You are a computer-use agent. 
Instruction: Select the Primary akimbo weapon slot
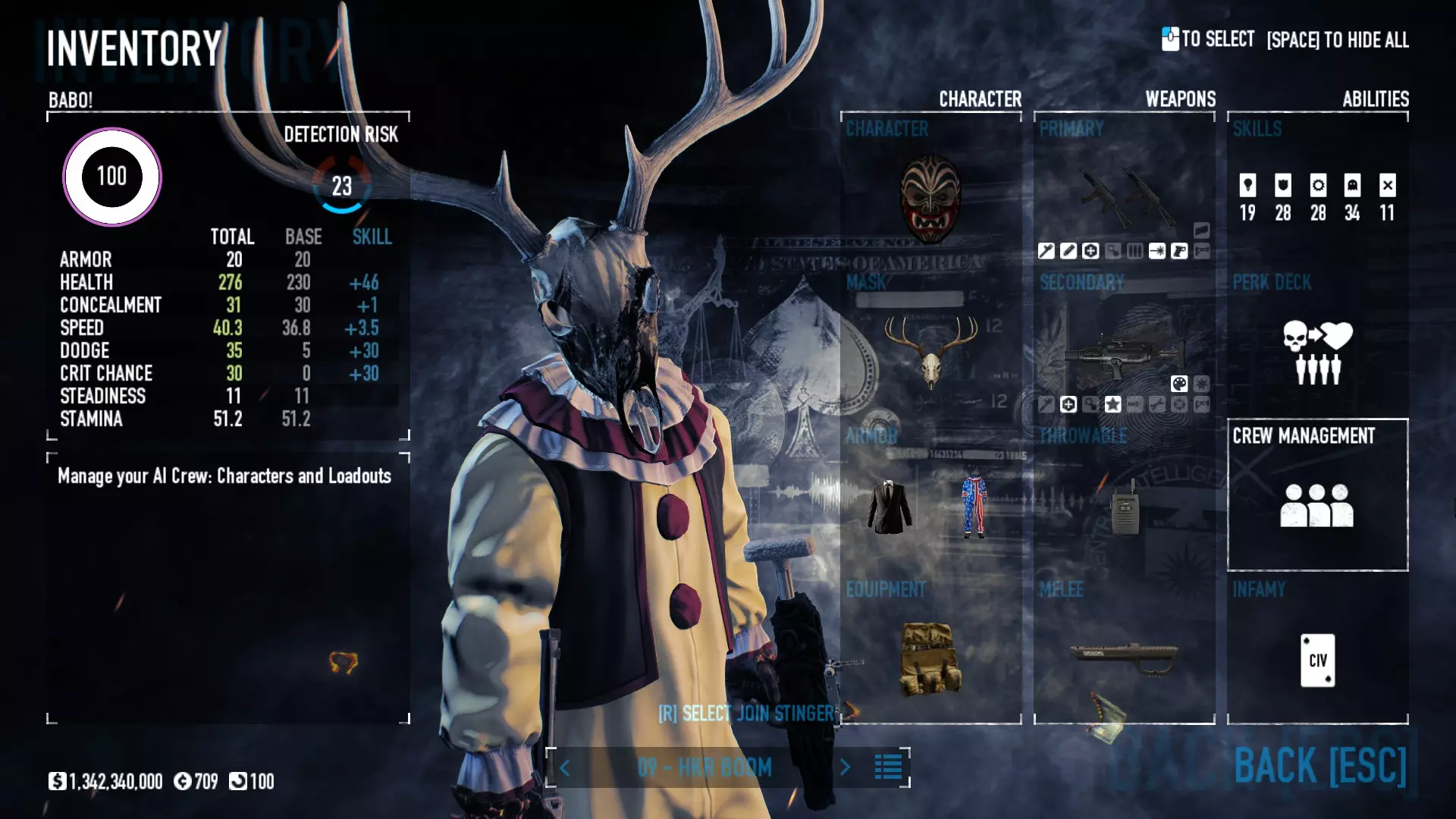pyautogui.click(x=1124, y=197)
